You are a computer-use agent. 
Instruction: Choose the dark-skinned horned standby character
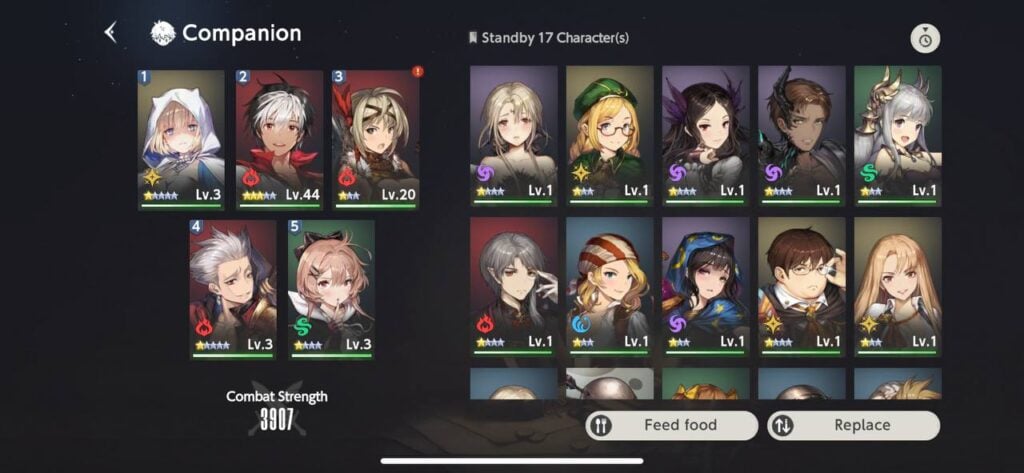point(801,134)
